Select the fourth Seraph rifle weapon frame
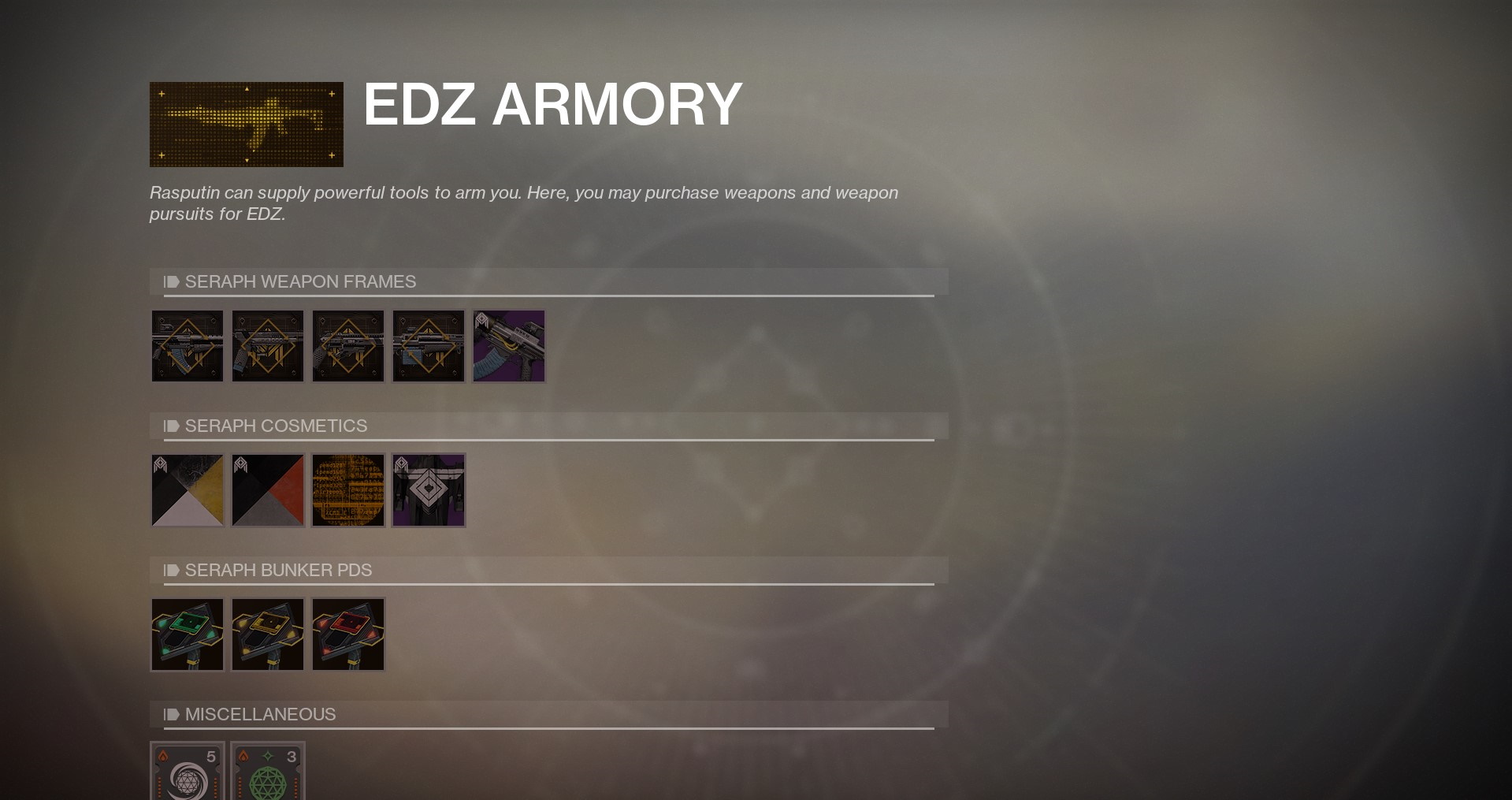 pos(428,345)
